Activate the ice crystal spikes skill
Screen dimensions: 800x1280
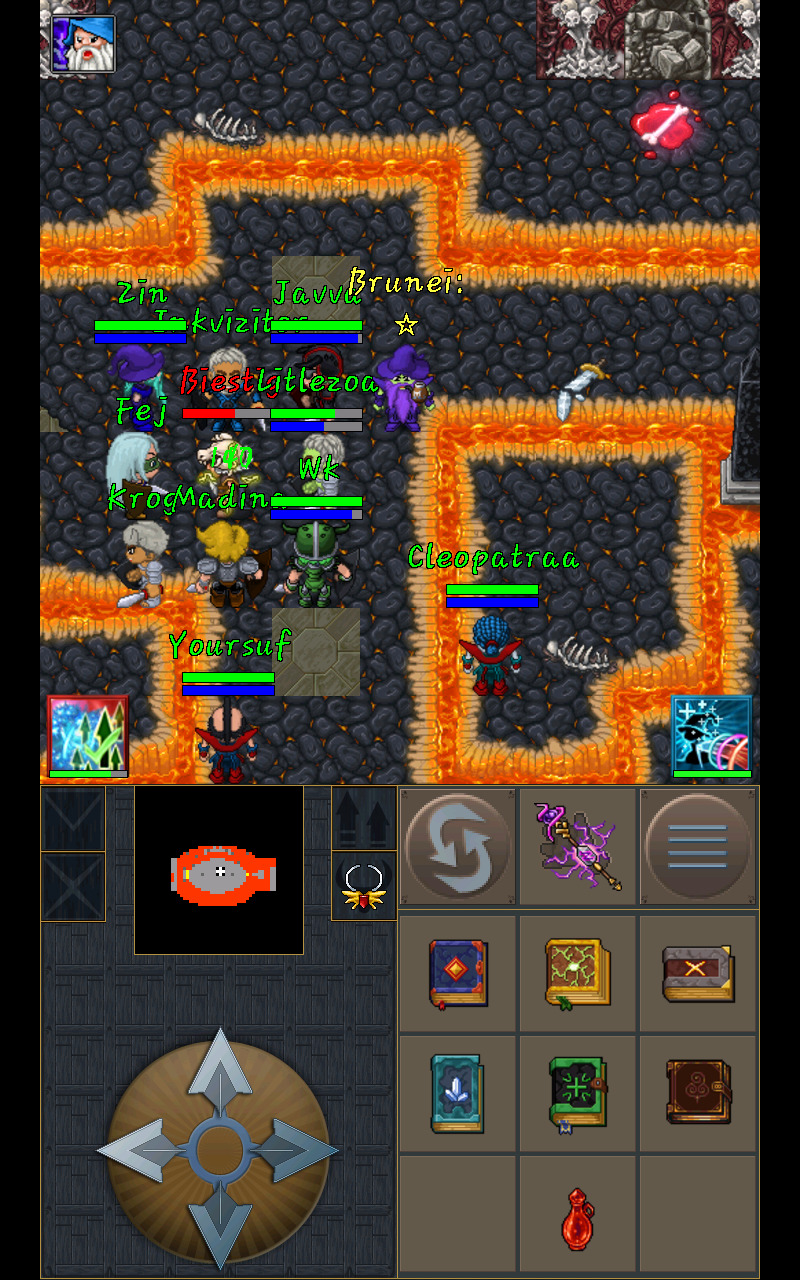tap(88, 735)
